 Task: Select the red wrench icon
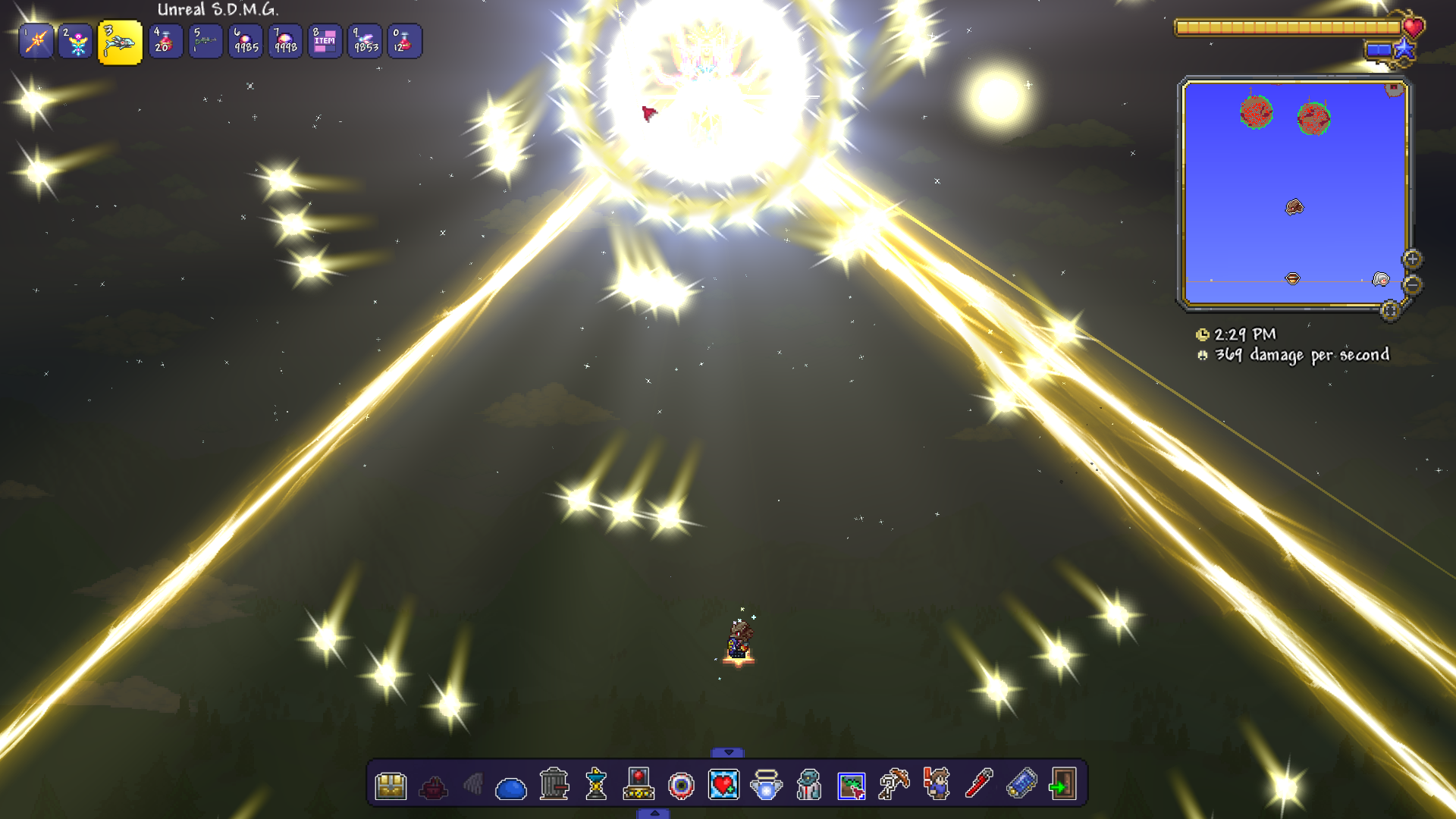(978, 784)
